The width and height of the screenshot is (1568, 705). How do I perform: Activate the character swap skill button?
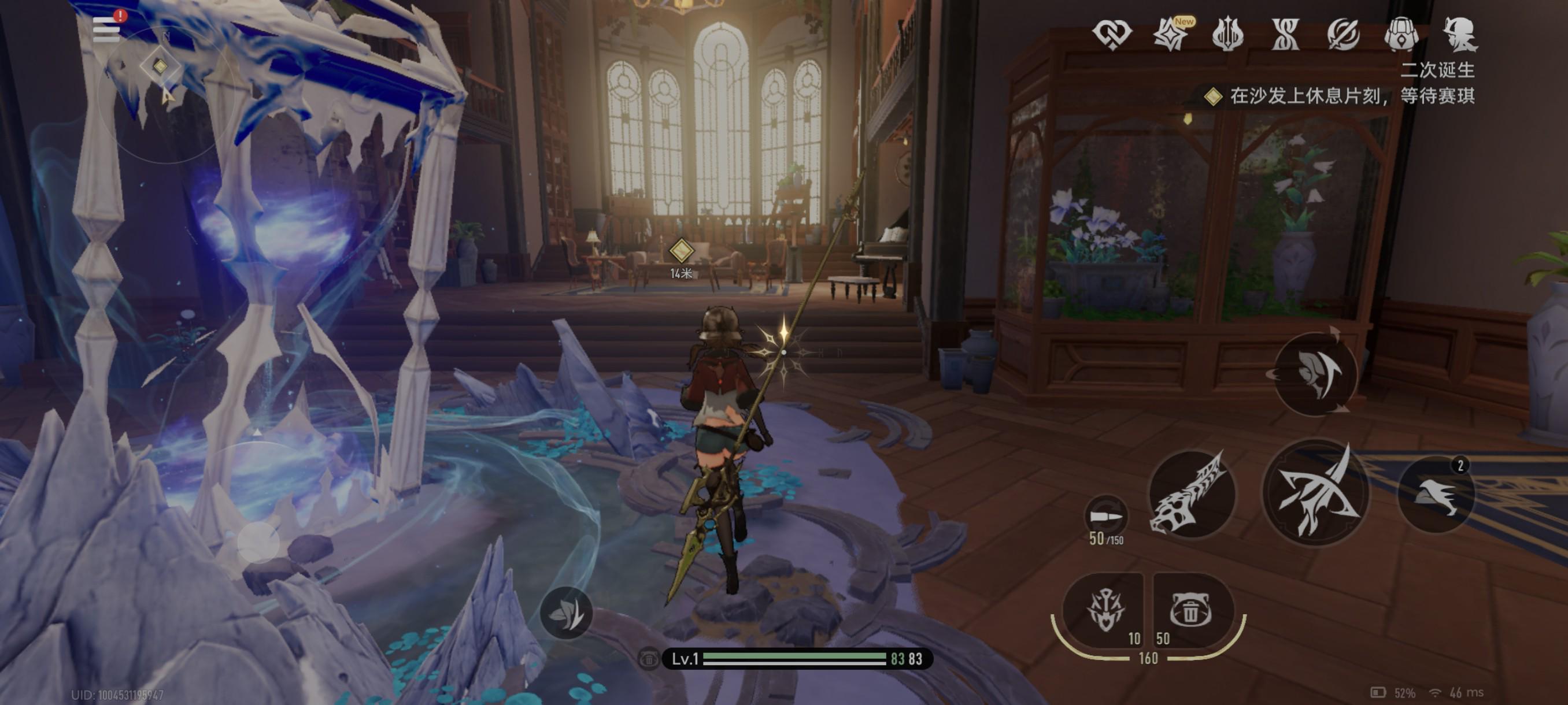coord(1315,373)
